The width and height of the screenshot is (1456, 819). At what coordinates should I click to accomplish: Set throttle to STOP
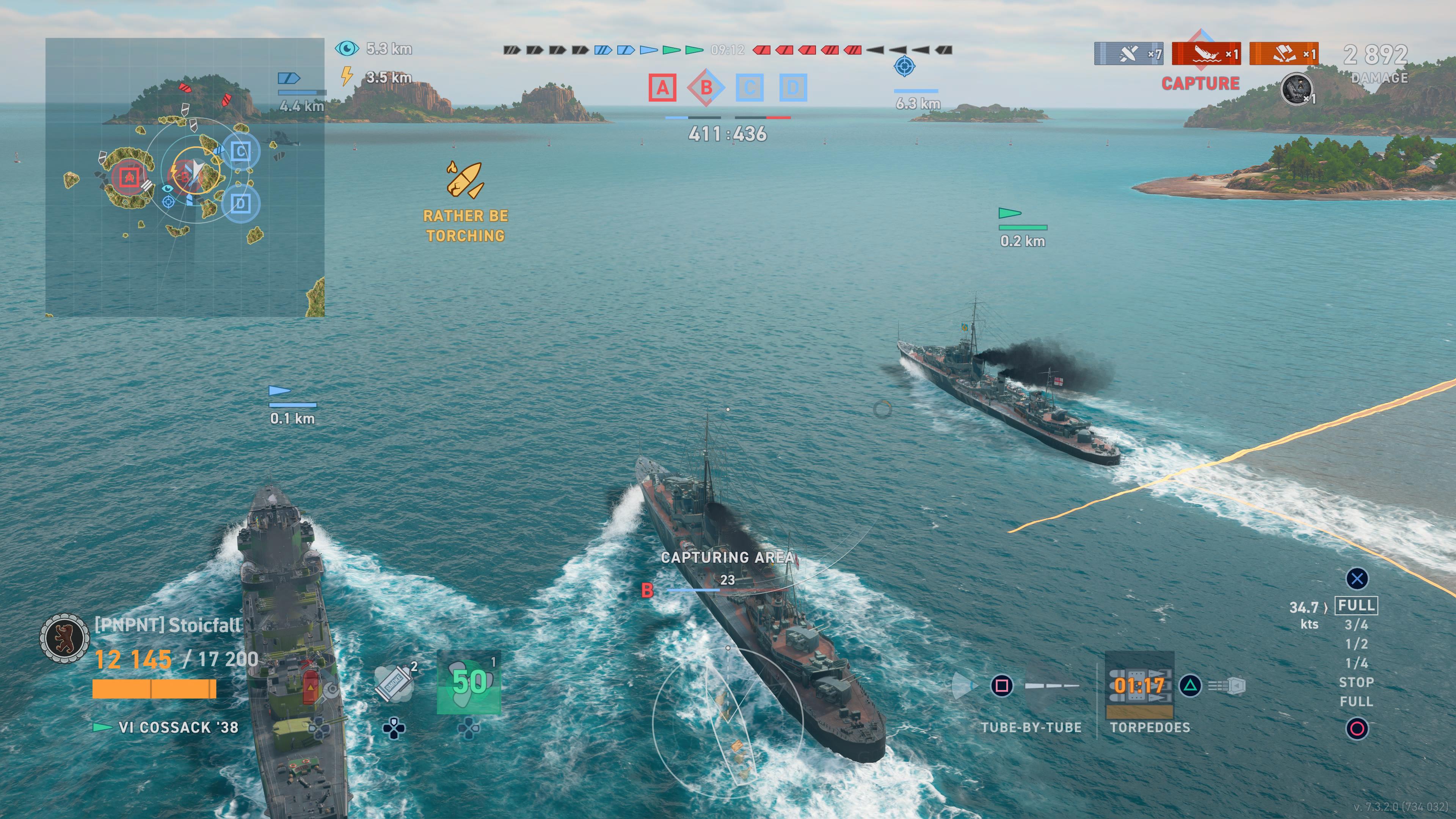pyautogui.click(x=1356, y=683)
